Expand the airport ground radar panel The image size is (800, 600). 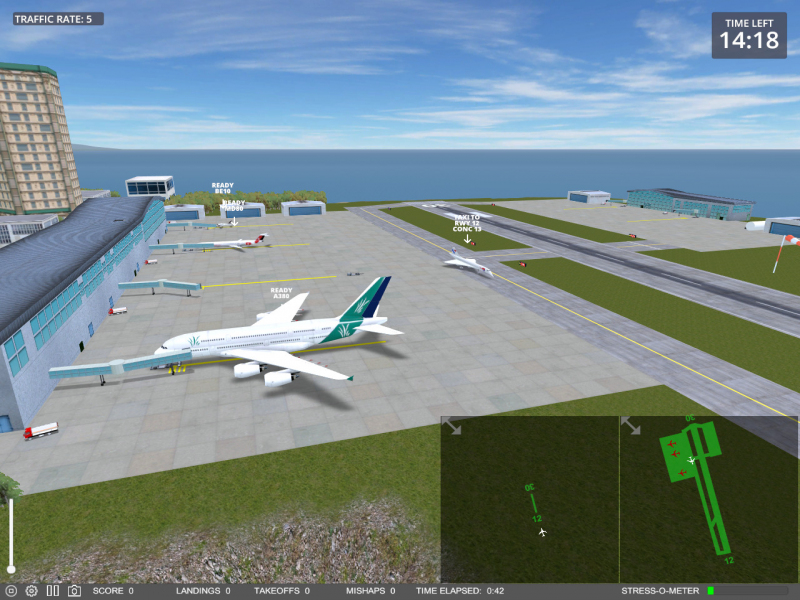tap(631, 427)
